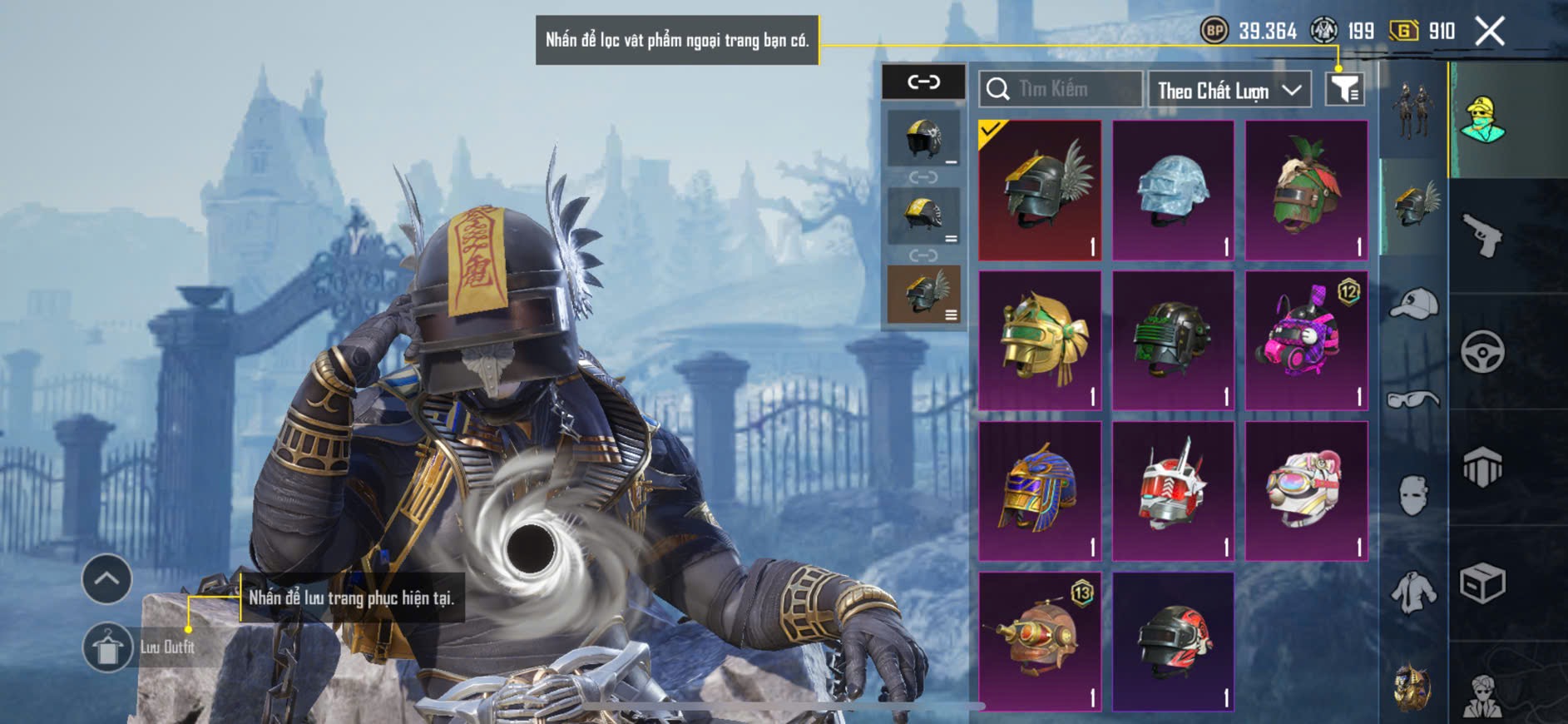Open the pistol weapon skins tab
Screen dimensions: 1568x724
click(1482, 236)
